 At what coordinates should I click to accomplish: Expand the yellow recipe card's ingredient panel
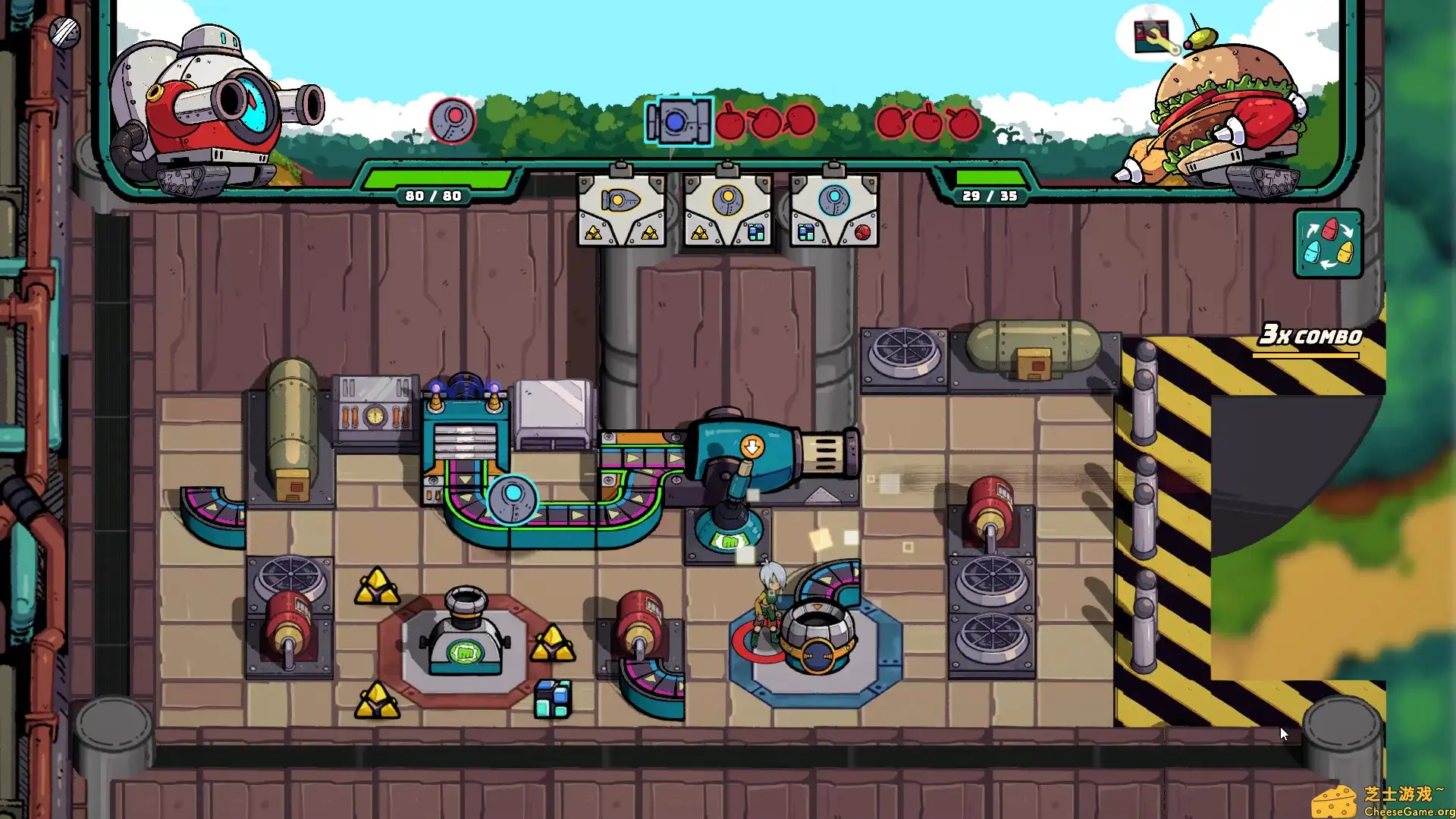(622, 231)
